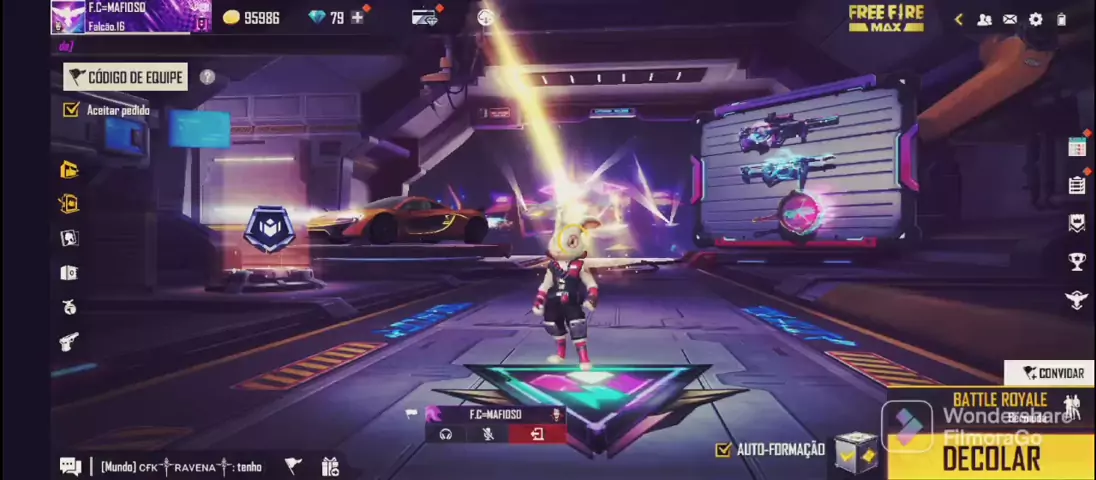This screenshot has width=1096, height=480.
Task: Open the missions clipboard icon
Action: (x=1077, y=185)
